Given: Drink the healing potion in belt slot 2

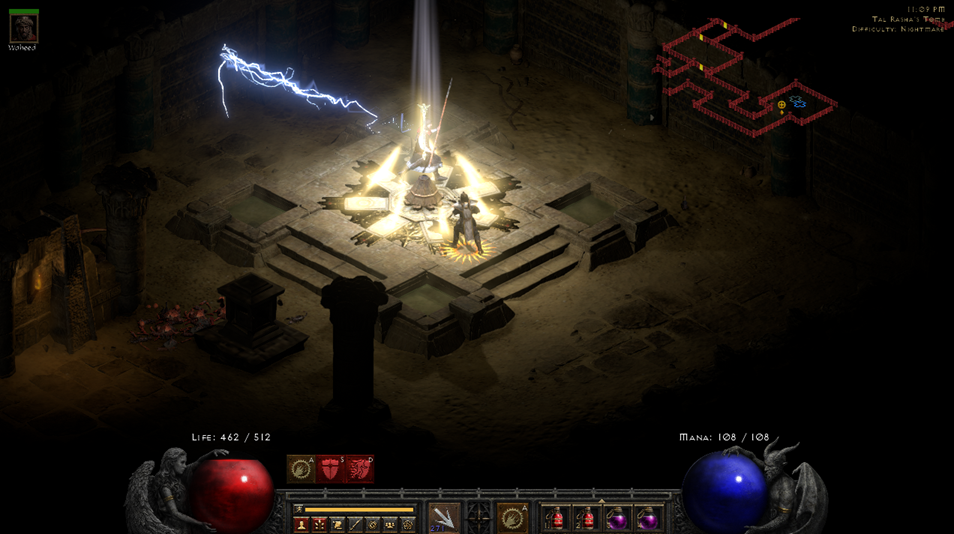Looking at the screenshot, I should click(587, 518).
